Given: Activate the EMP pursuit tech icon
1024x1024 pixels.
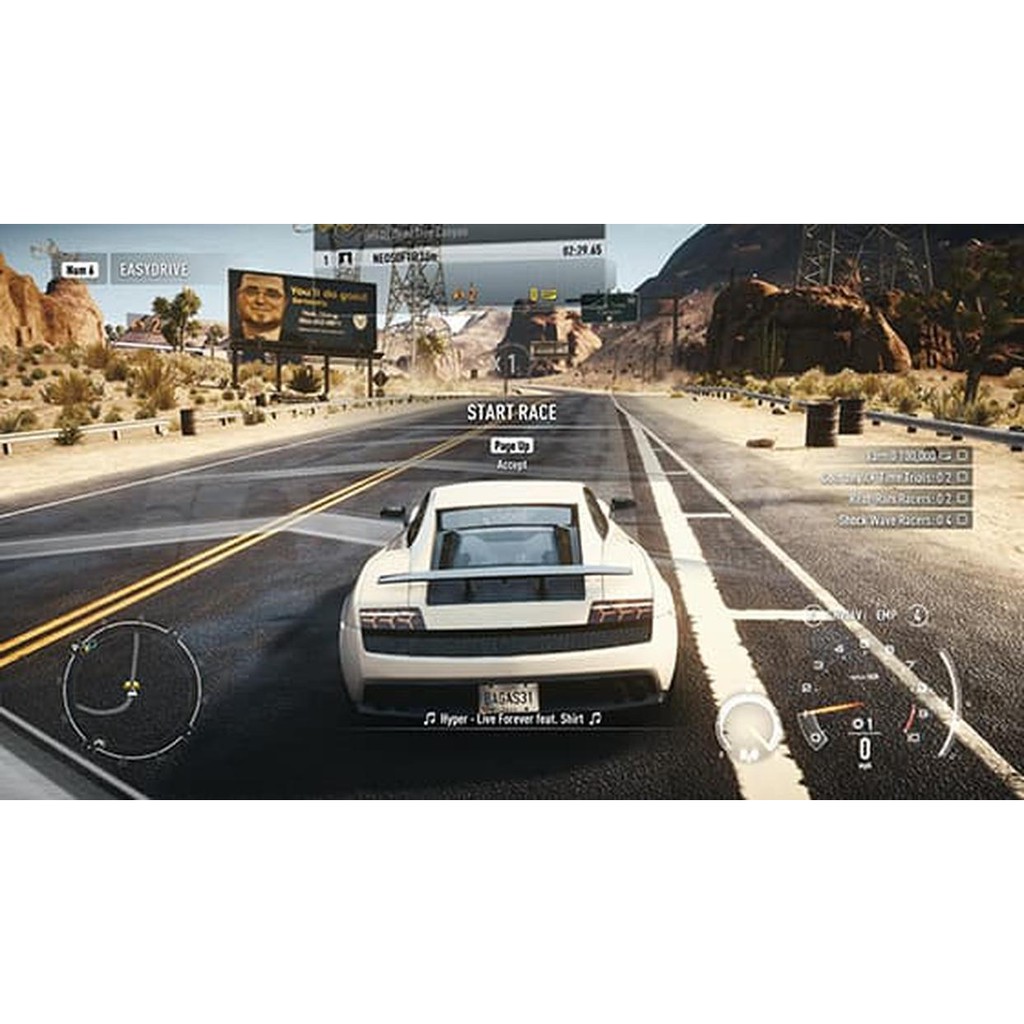Looking at the screenshot, I should [x=886, y=616].
